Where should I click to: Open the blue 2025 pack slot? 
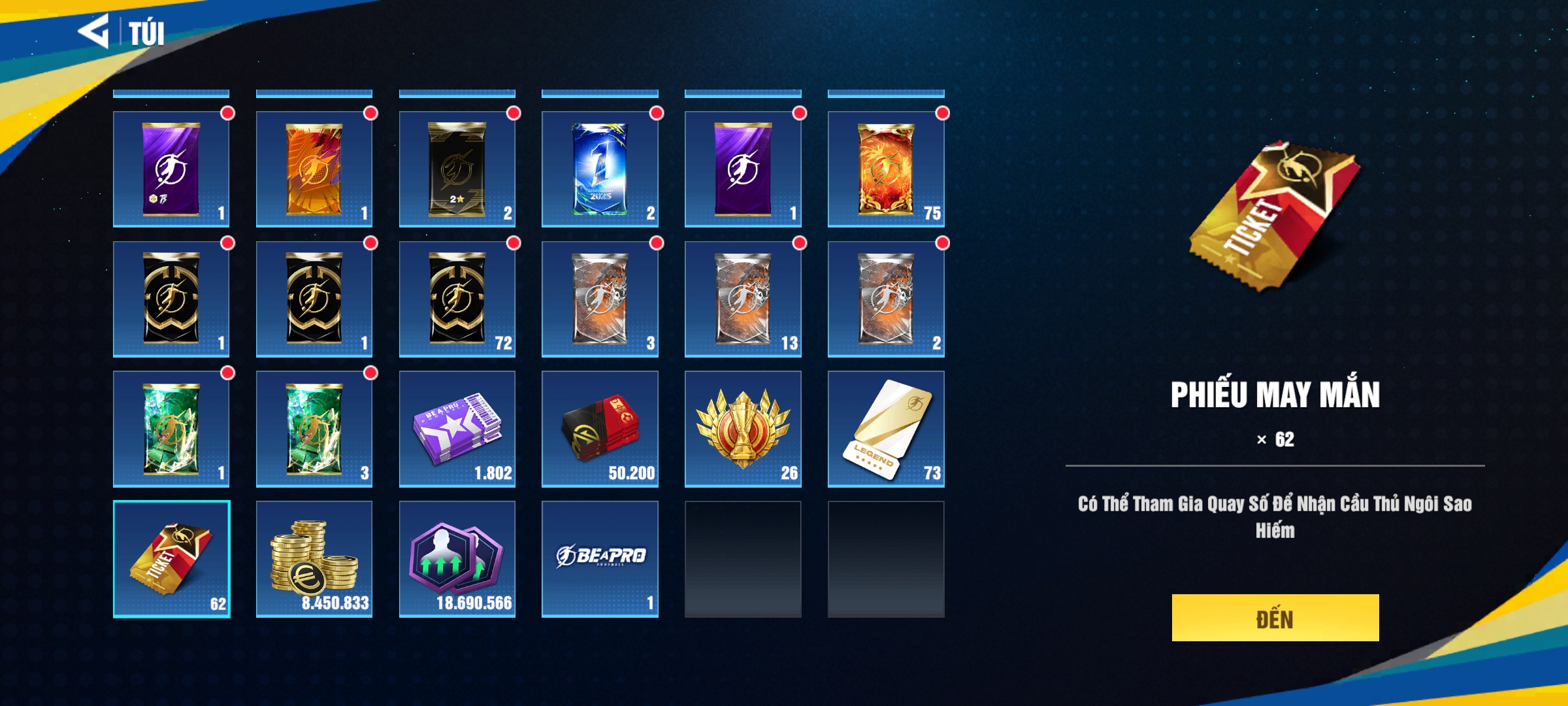600,169
